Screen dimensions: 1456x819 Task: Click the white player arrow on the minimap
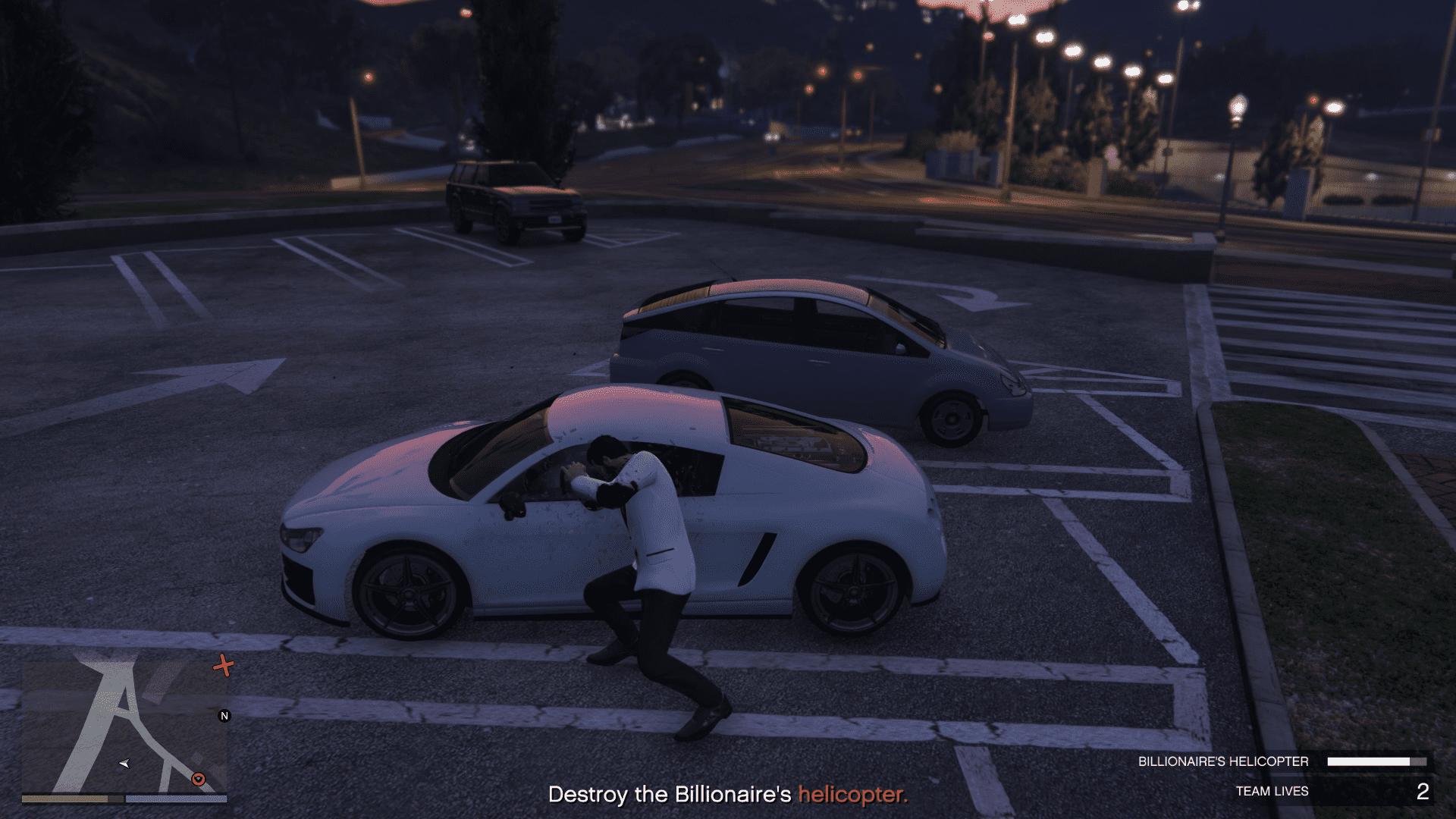[125, 763]
